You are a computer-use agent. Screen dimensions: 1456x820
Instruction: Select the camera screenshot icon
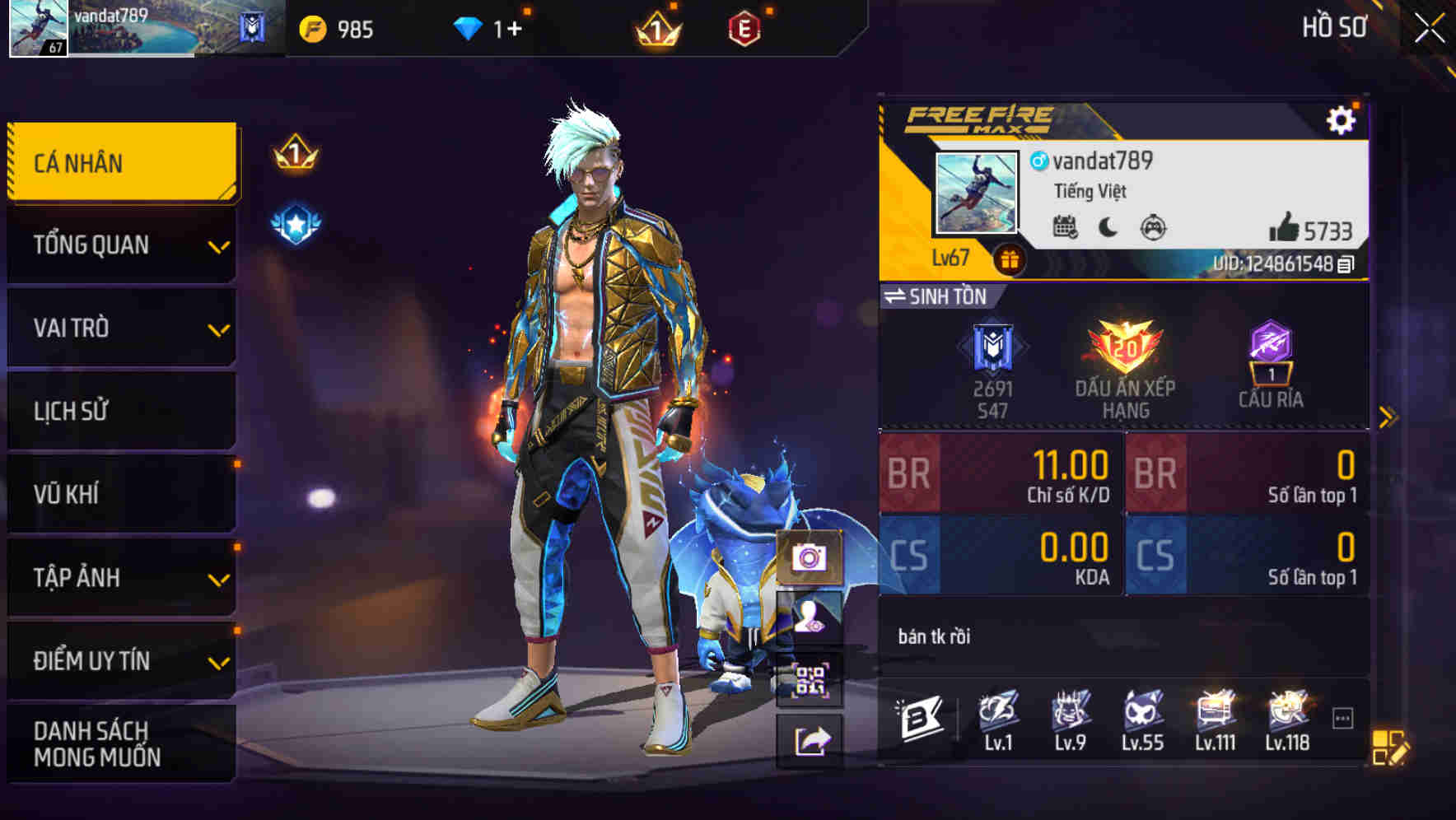pyautogui.click(x=810, y=559)
